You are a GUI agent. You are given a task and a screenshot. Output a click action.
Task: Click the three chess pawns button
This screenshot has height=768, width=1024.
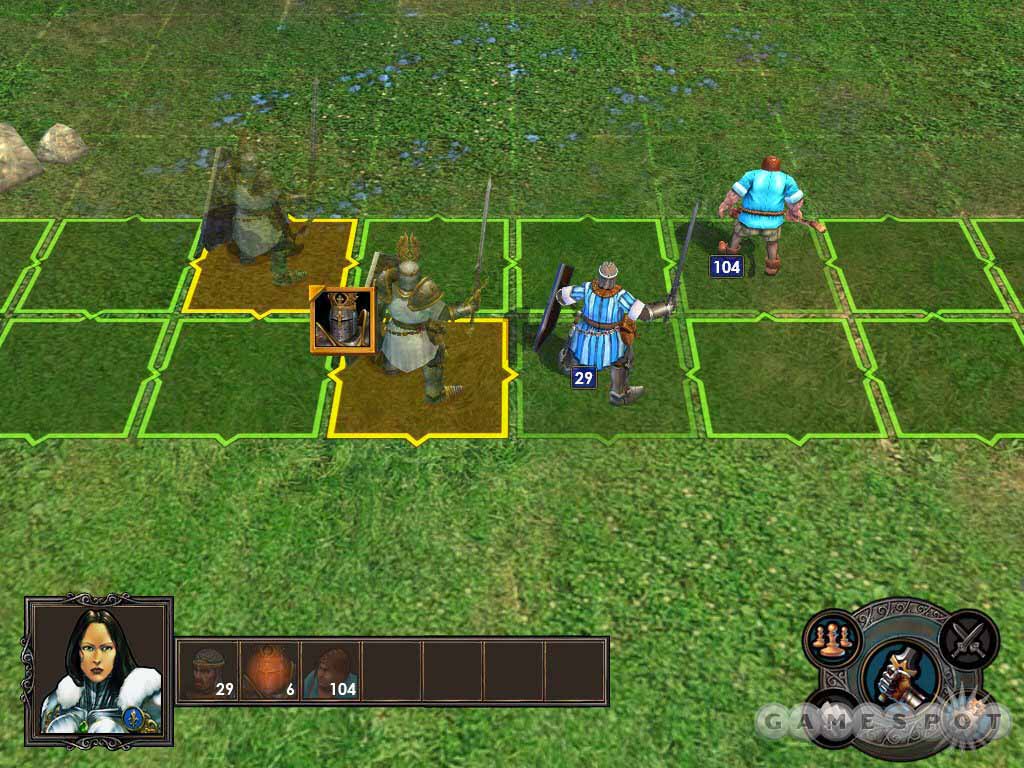(831, 638)
